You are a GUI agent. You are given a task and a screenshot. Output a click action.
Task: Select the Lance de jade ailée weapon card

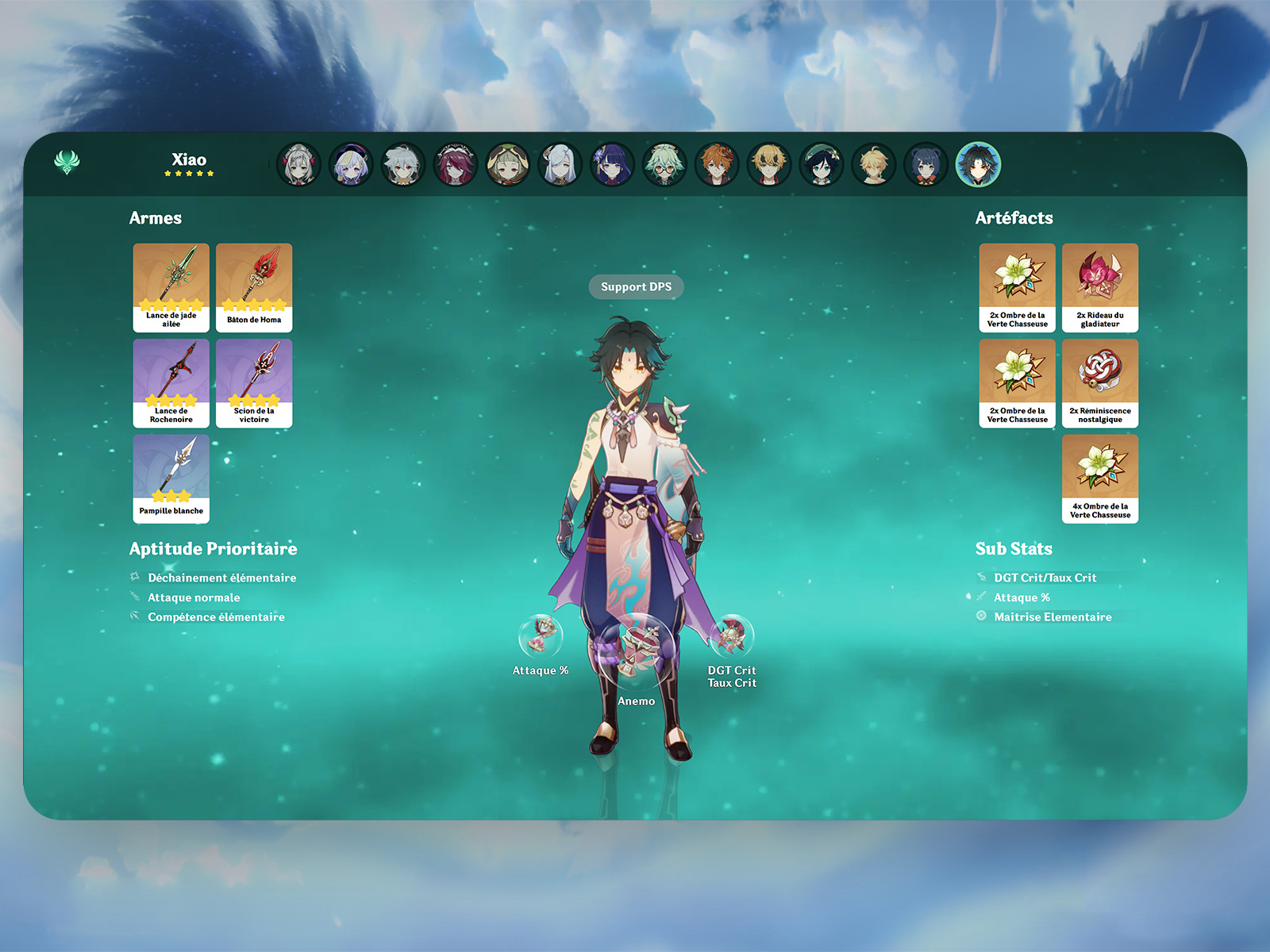tap(171, 287)
